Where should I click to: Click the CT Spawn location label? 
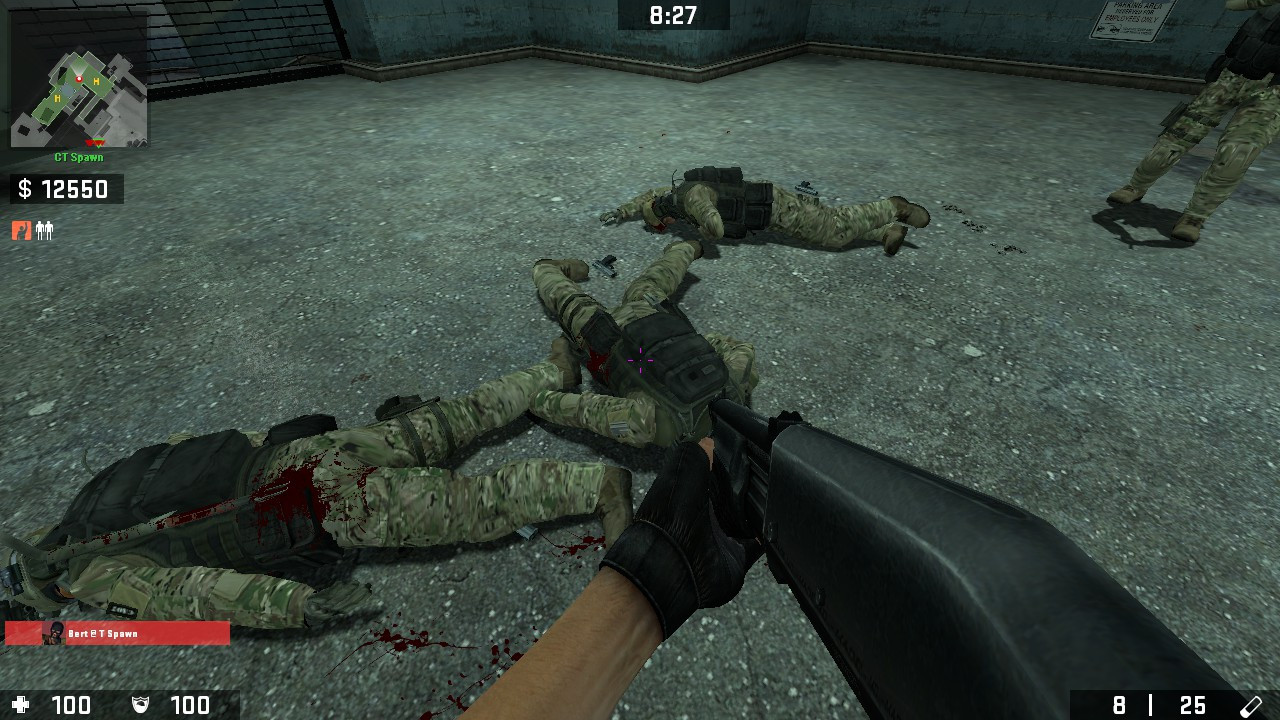pyautogui.click(x=80, y=157)
